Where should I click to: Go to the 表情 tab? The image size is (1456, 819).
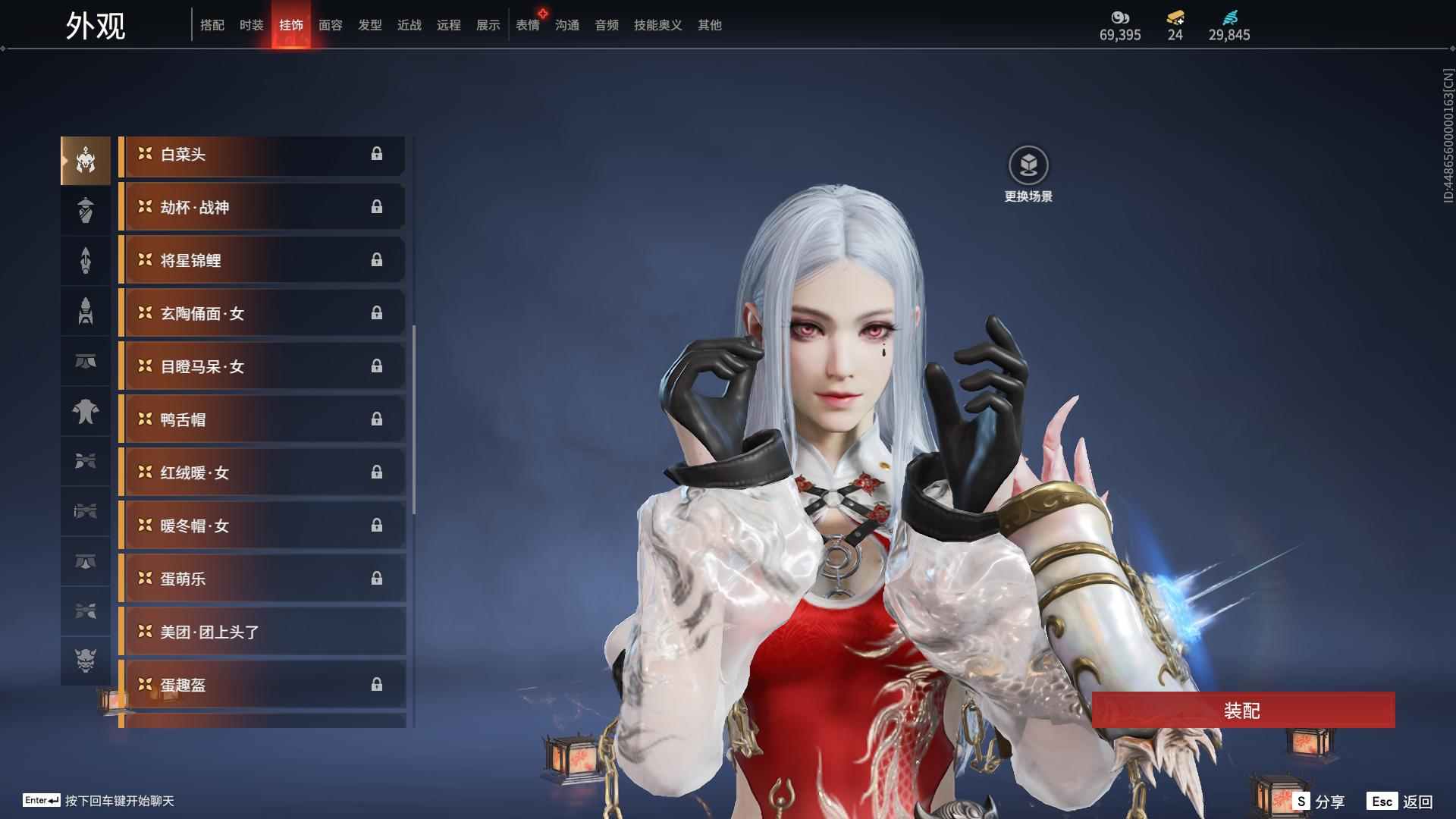point(528,25)
